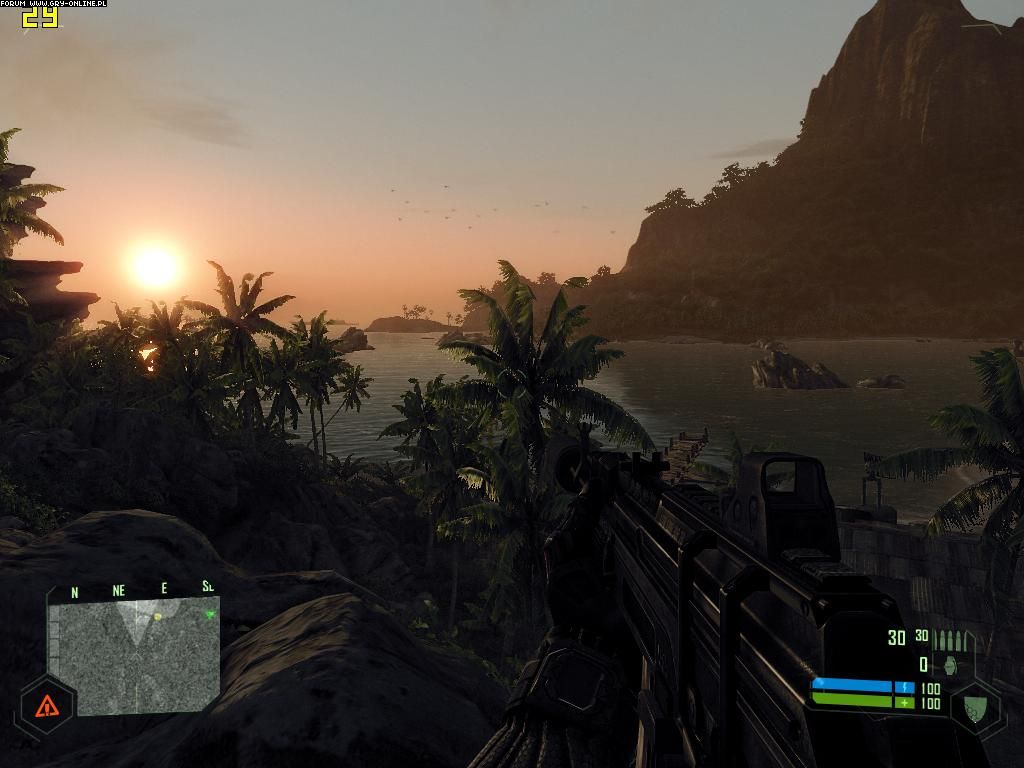Image resolution: width=1024 pixels, height=768 pixels.
Task: Click the yellow objective dot on minimap
Action: 158,617
